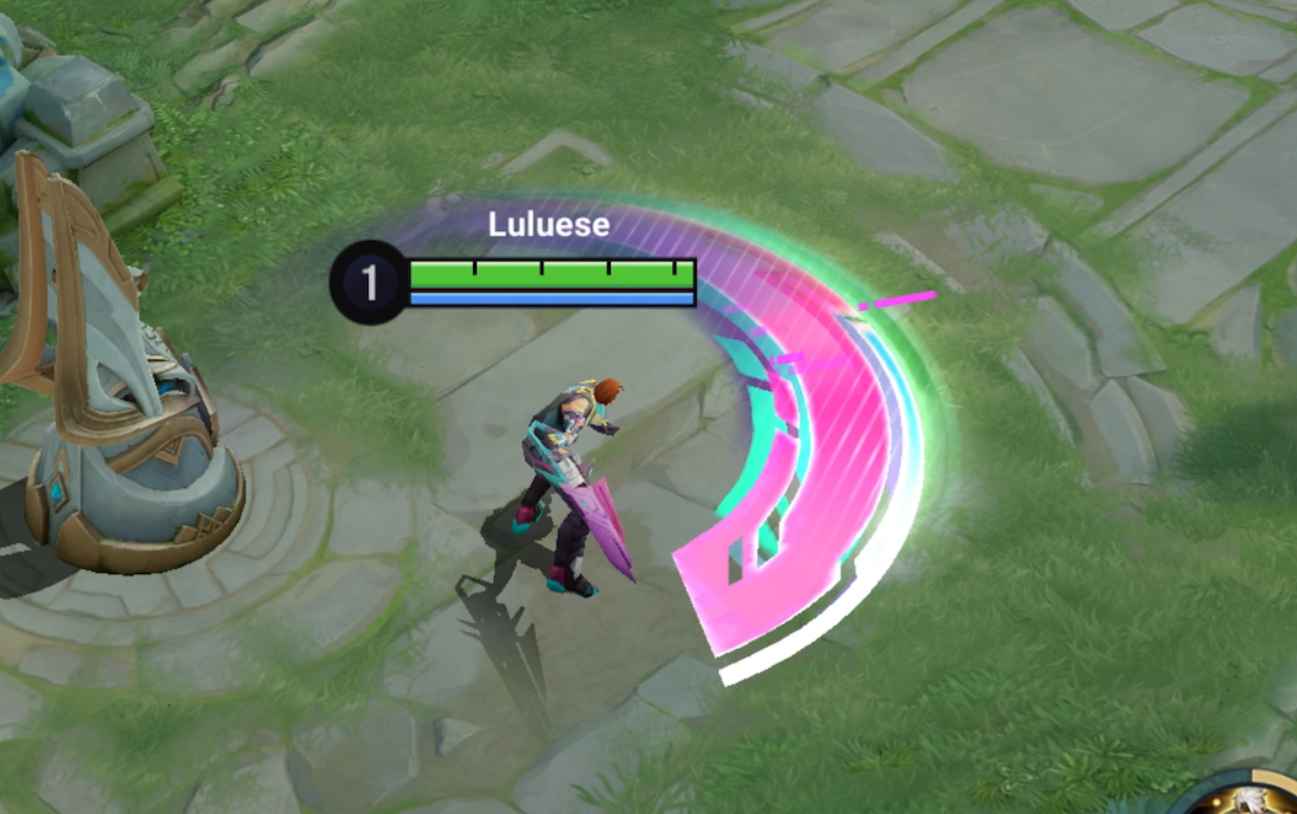Tap the magenta dash marker inside the arc

coord(900,295)
